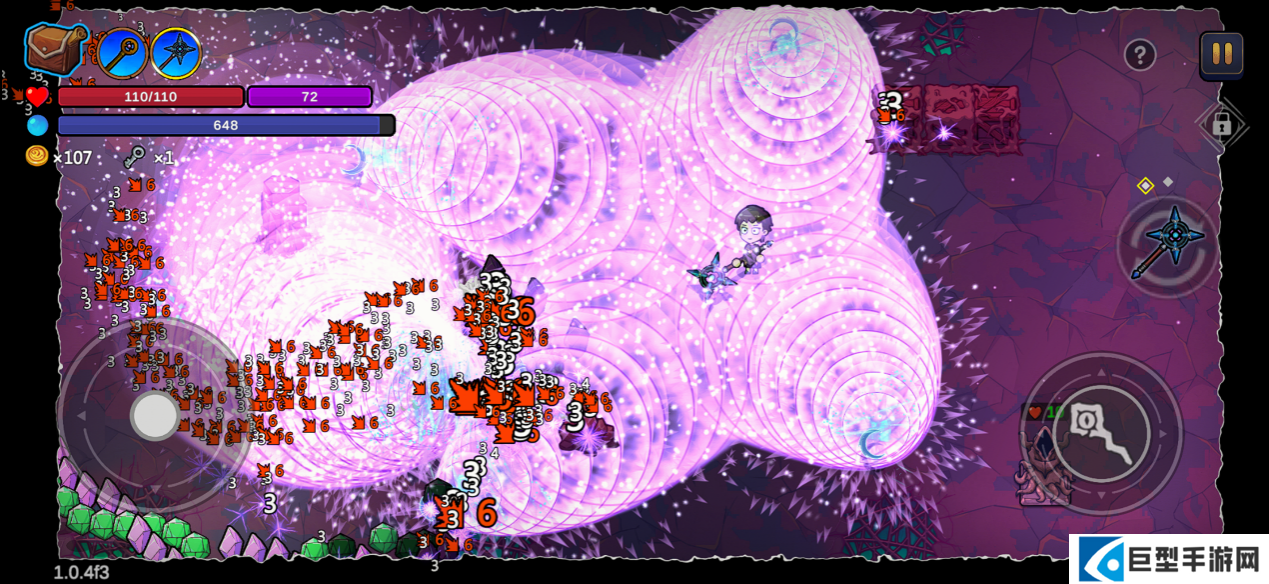Screen dimensions: 1269x584
Task: Open the question mark help
Action: [x=1140, y=55]
